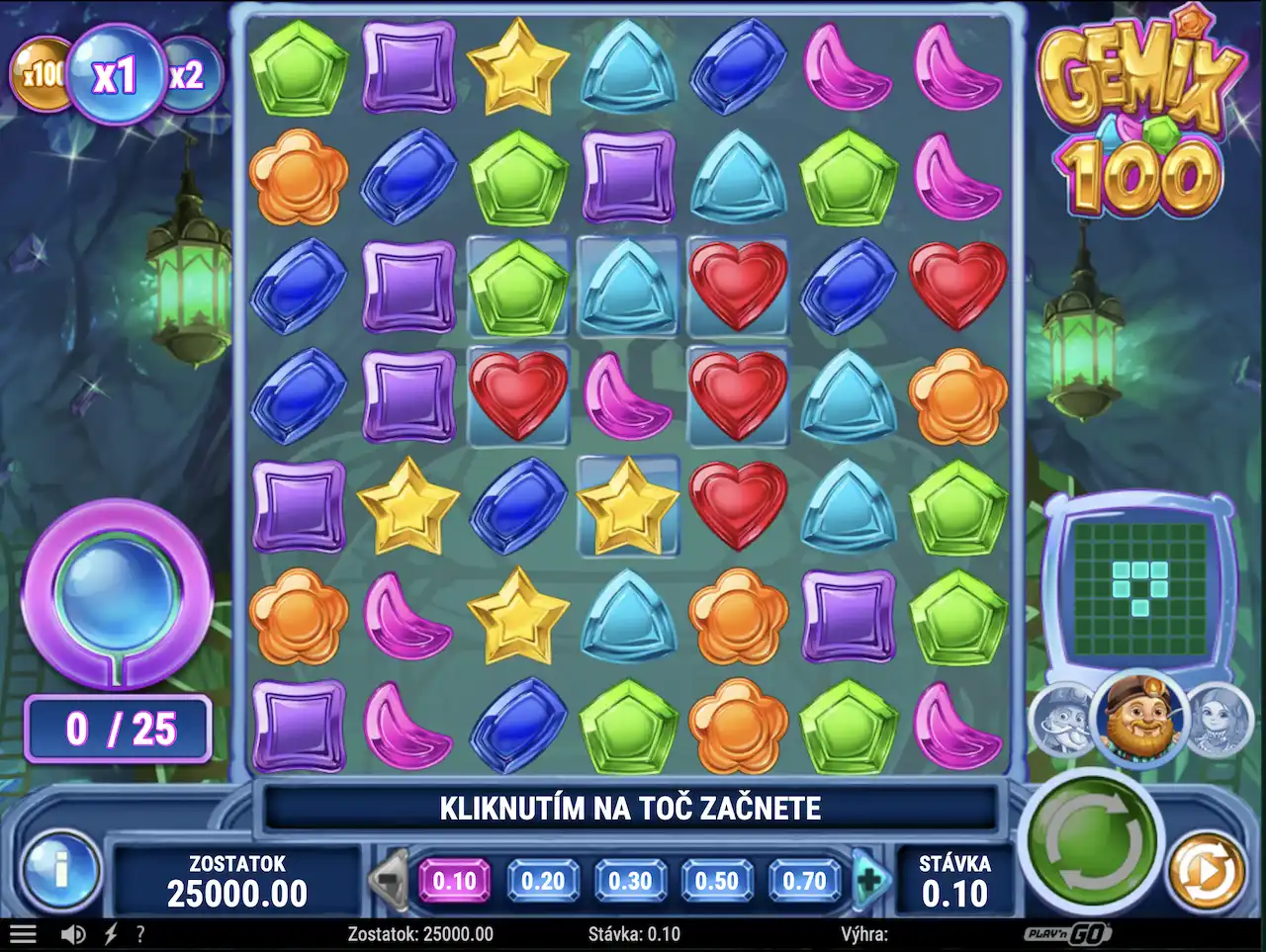Open the blue info paytable button
This screenshot has width=1266, height=952.
(61, 872)
